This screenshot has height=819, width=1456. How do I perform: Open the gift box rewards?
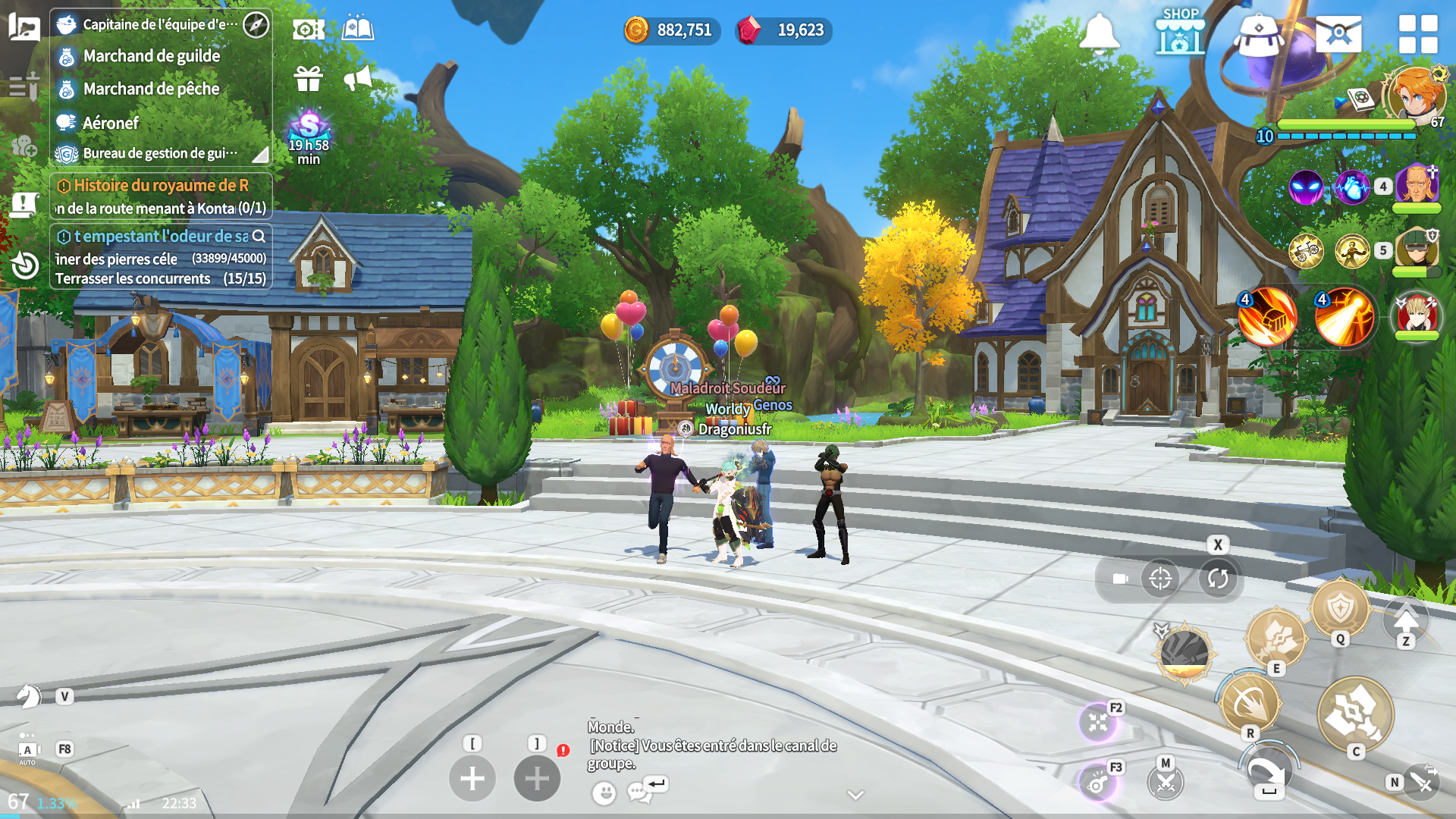pos(309,78)
